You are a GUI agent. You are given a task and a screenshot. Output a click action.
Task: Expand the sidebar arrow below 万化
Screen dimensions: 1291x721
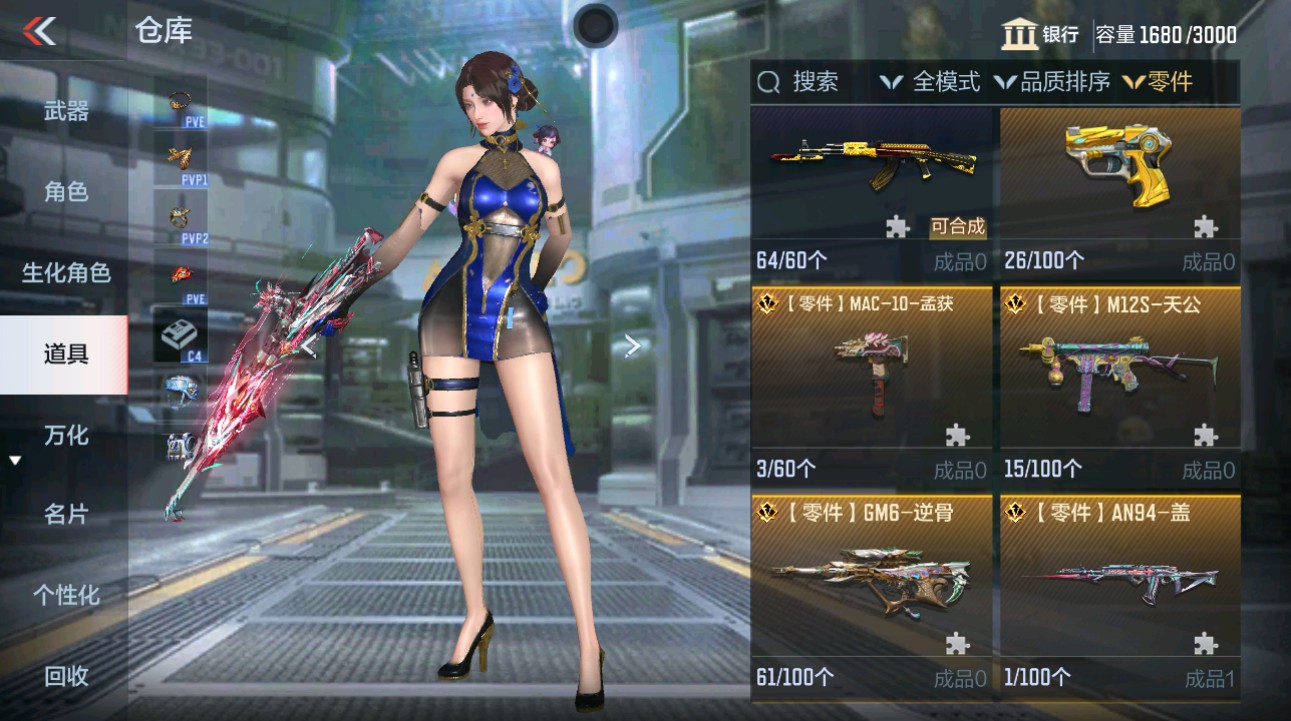pyautogui.click(x=14, y=462)
